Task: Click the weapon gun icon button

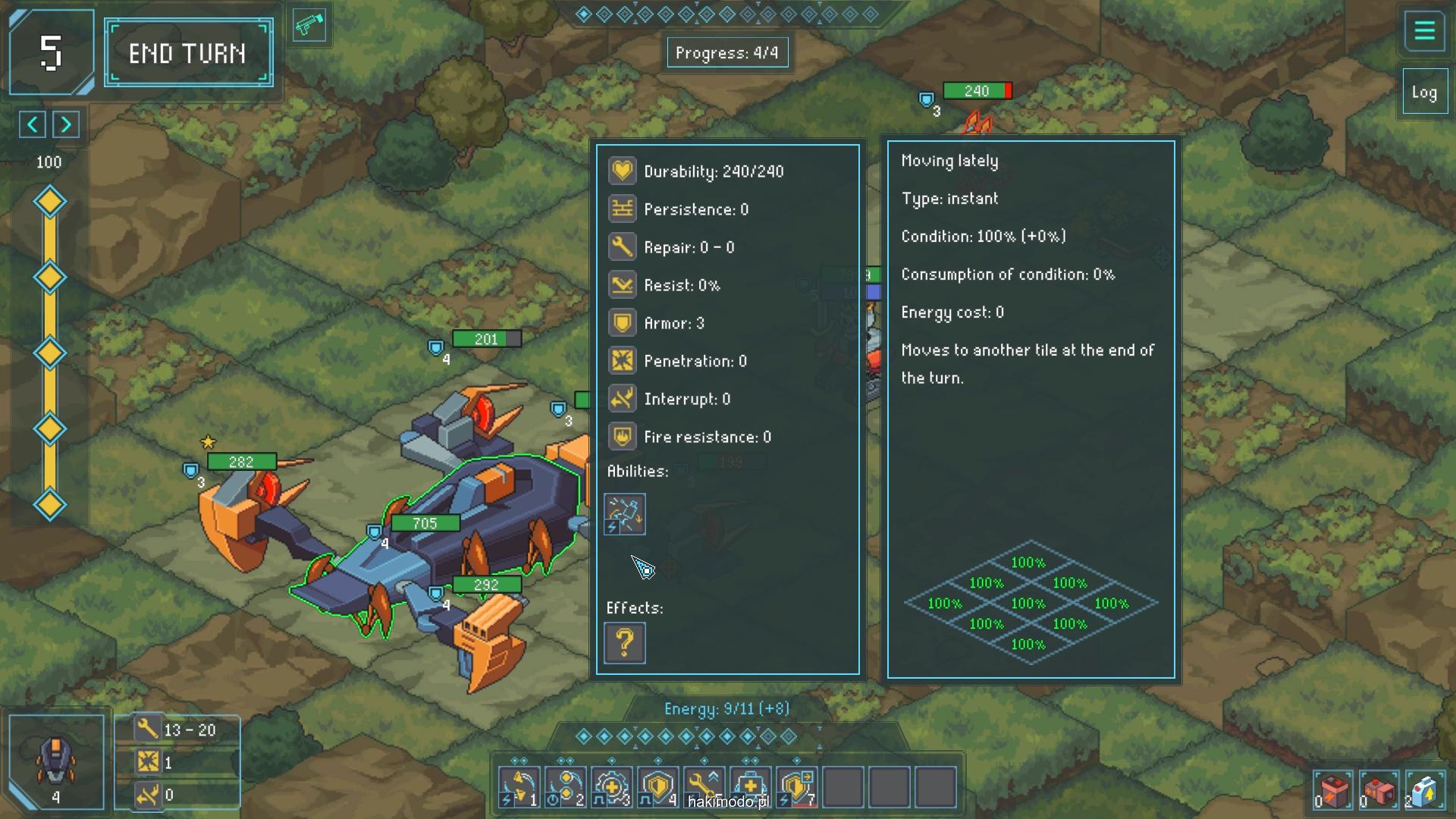Action: (x=309, y=26)
